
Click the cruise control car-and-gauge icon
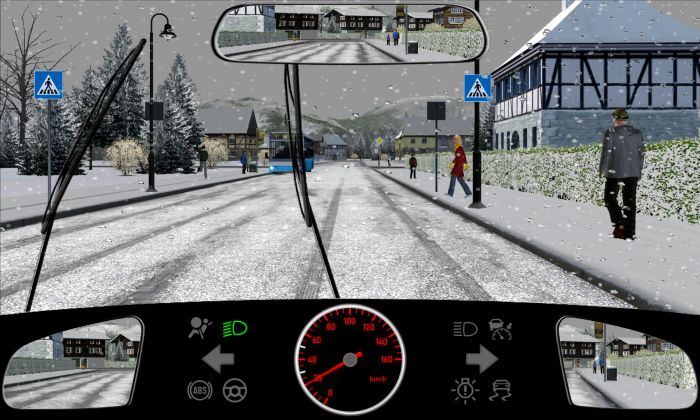point(499,327)
